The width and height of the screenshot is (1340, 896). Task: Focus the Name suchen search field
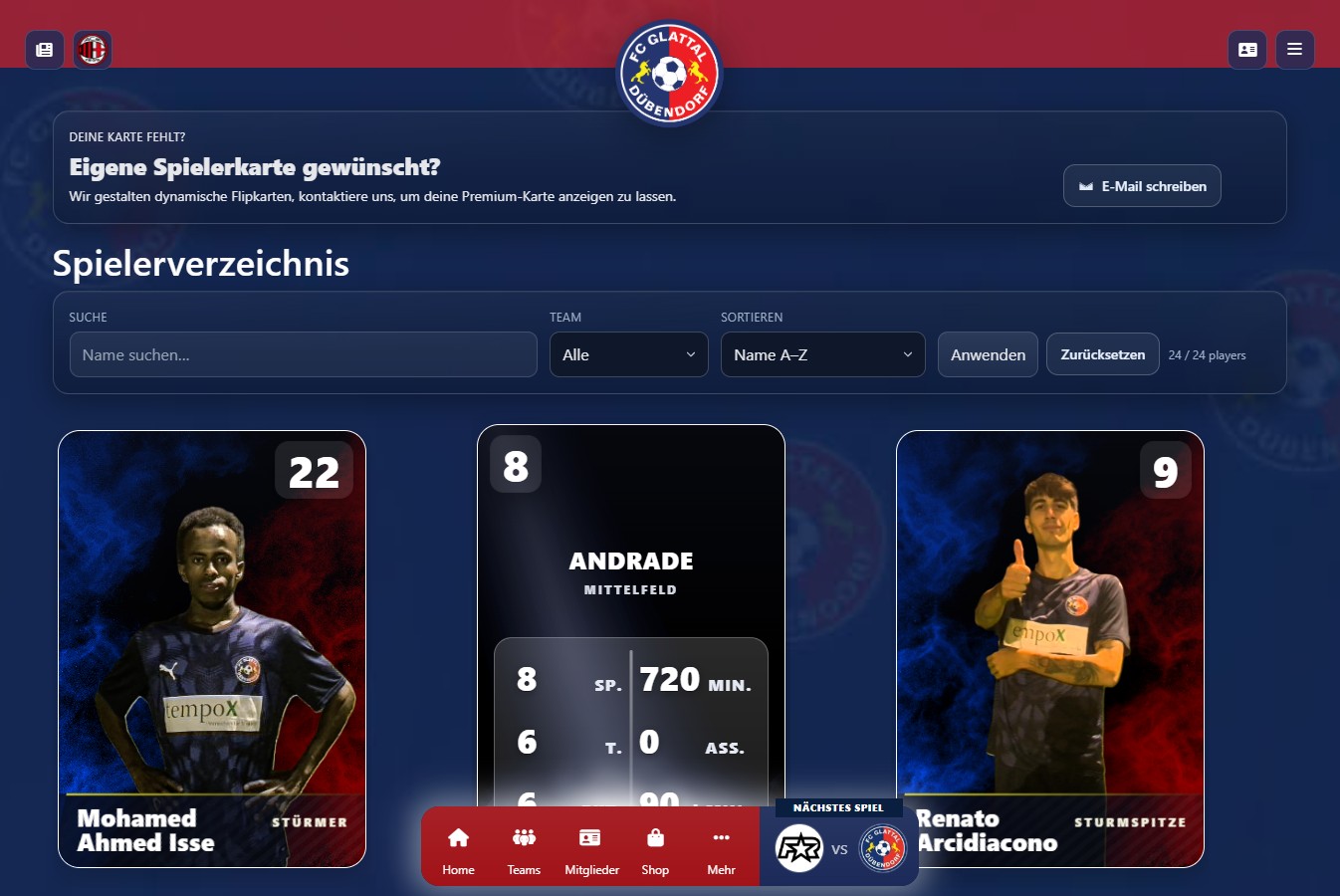pyautogui.click(x=302, y=354)
